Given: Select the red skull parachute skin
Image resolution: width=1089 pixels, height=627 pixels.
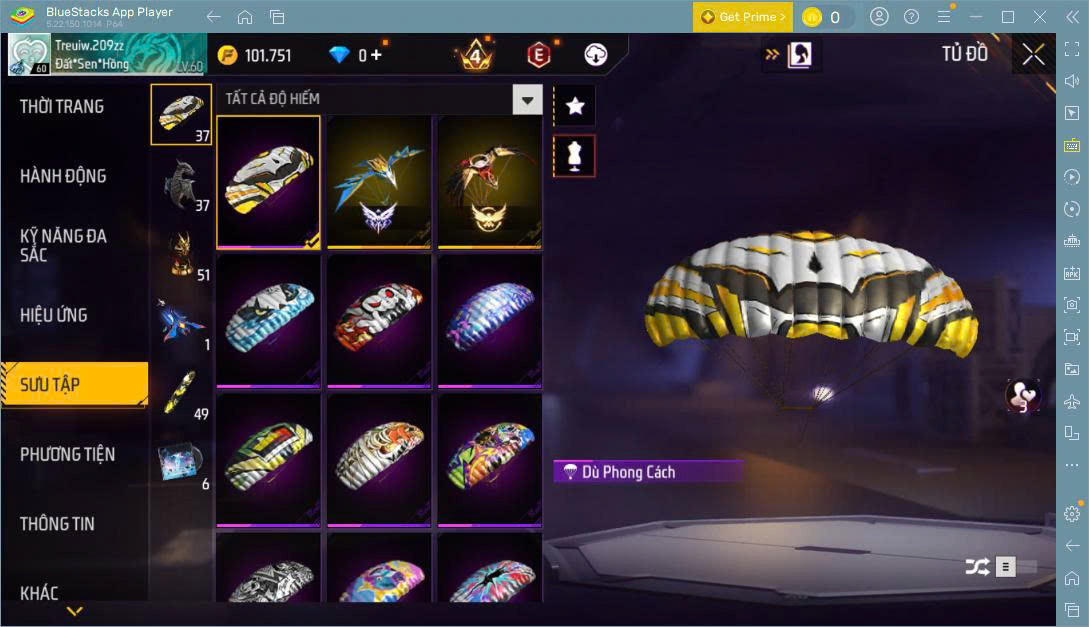Looking at the screenshot, I should pos(379,320).
